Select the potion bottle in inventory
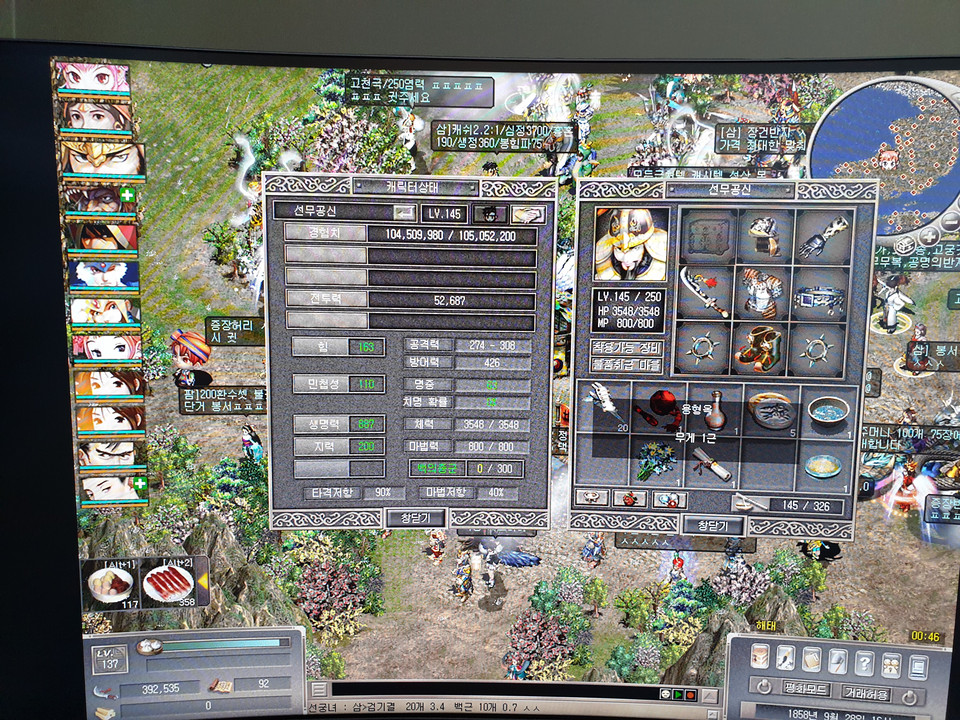960x720 pixels. point(714,412)
